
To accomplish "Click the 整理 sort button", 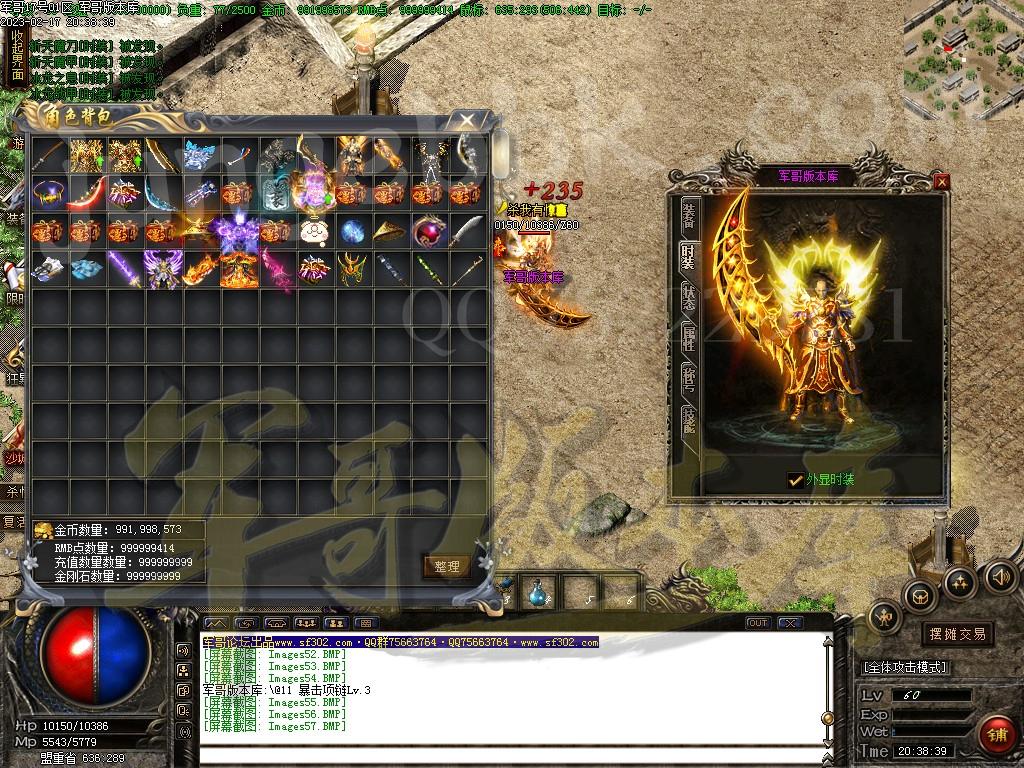I will pyautogui.click(x=446, y=567).
